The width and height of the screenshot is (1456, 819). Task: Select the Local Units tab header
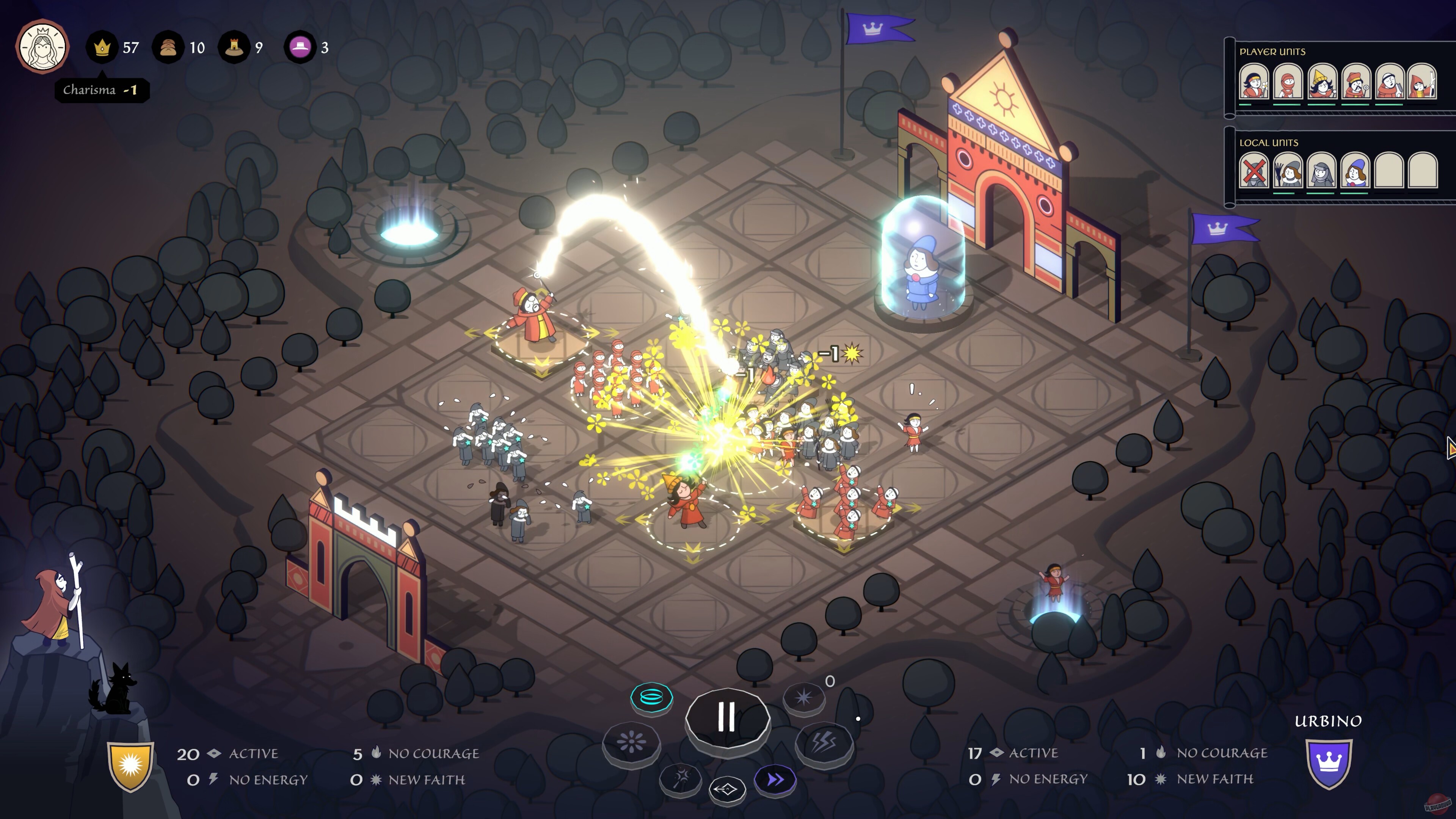(1270, 143)
